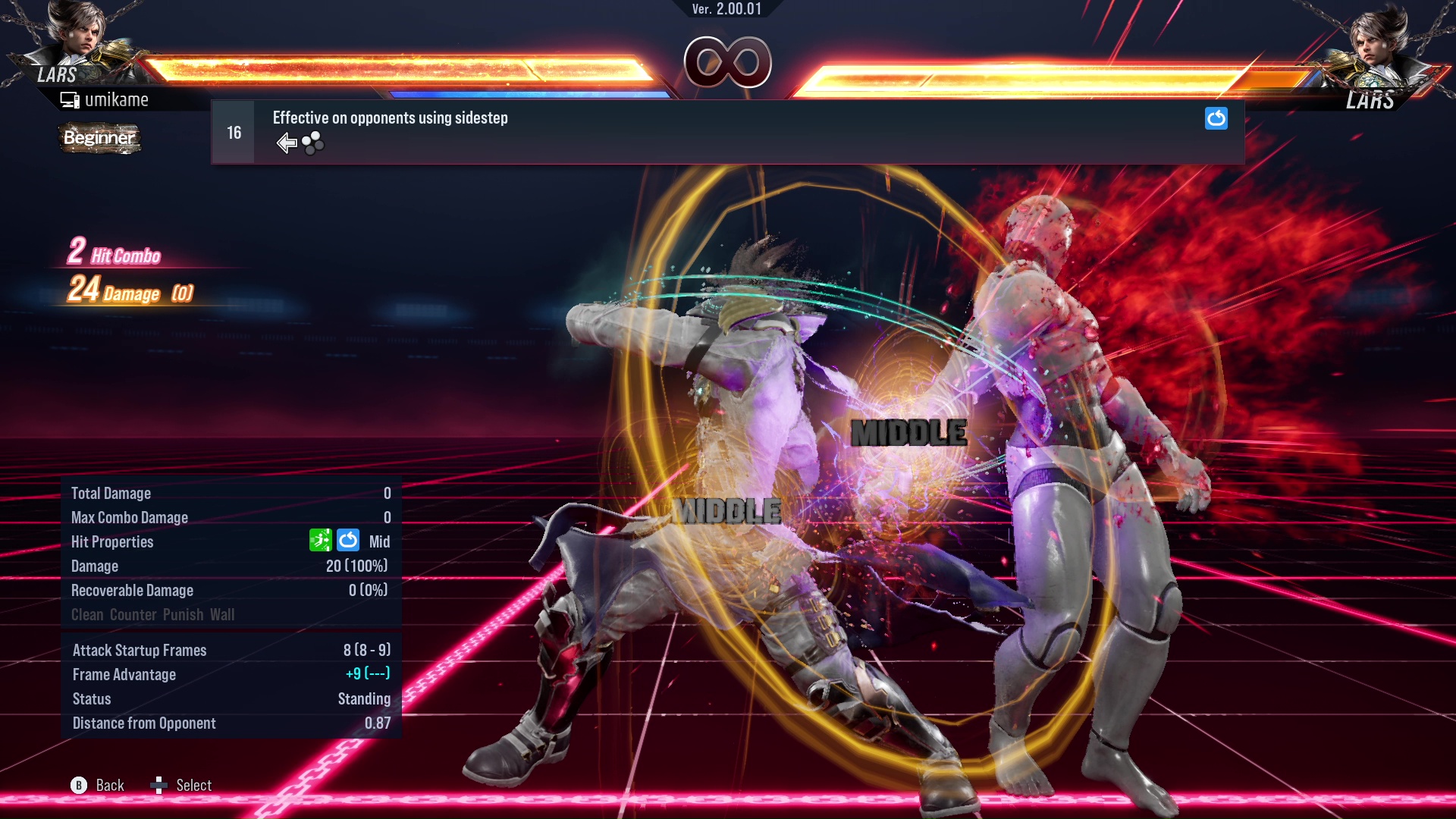Select the blue spin icon next to Mid
The image size is (1456, 819).
[347, 540]
